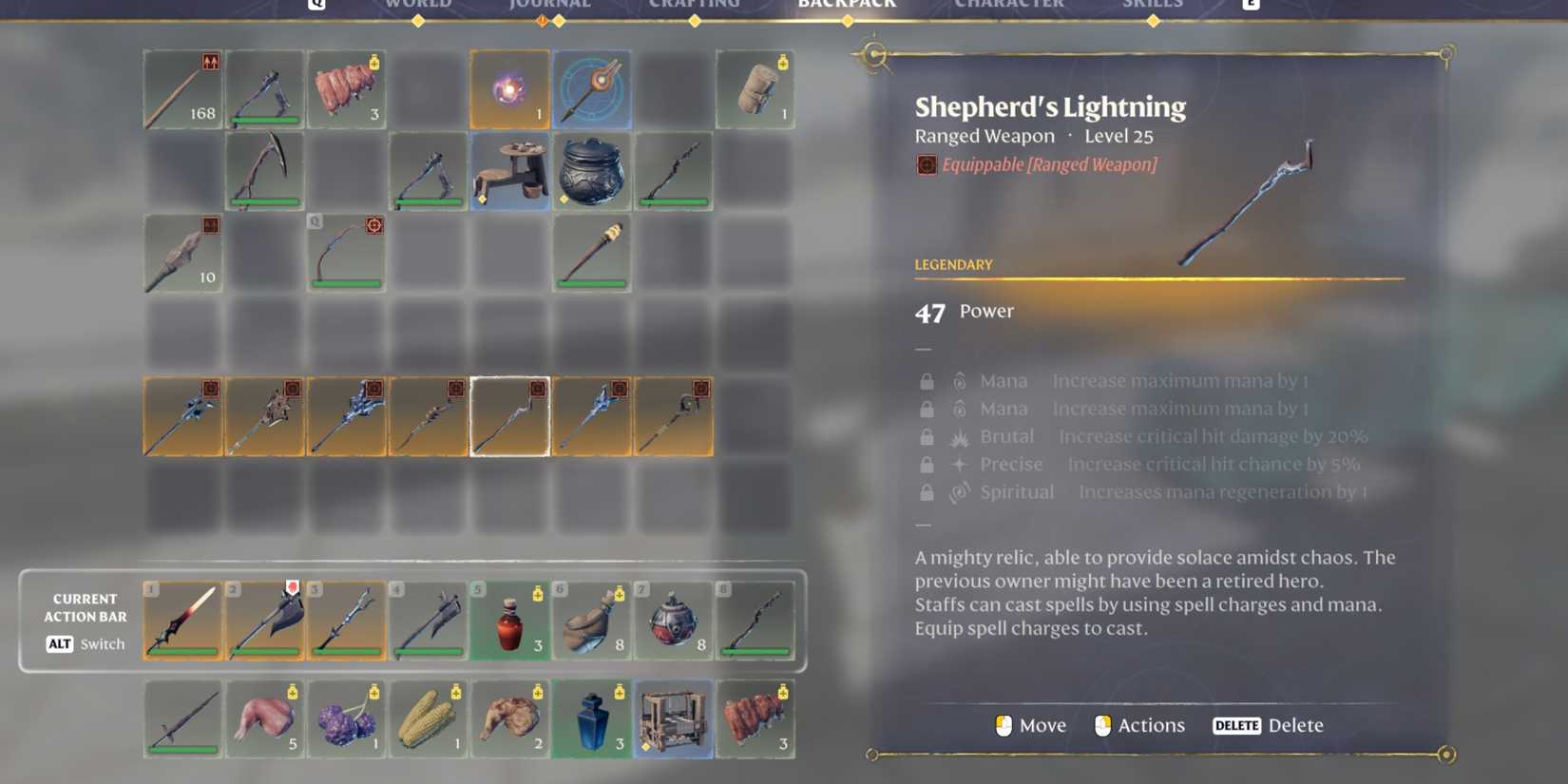Select the highlighted Shepherd's Lightning staff slot
Image resolution: width=1568 pixels, height=784 pixels.
[509, 415]
